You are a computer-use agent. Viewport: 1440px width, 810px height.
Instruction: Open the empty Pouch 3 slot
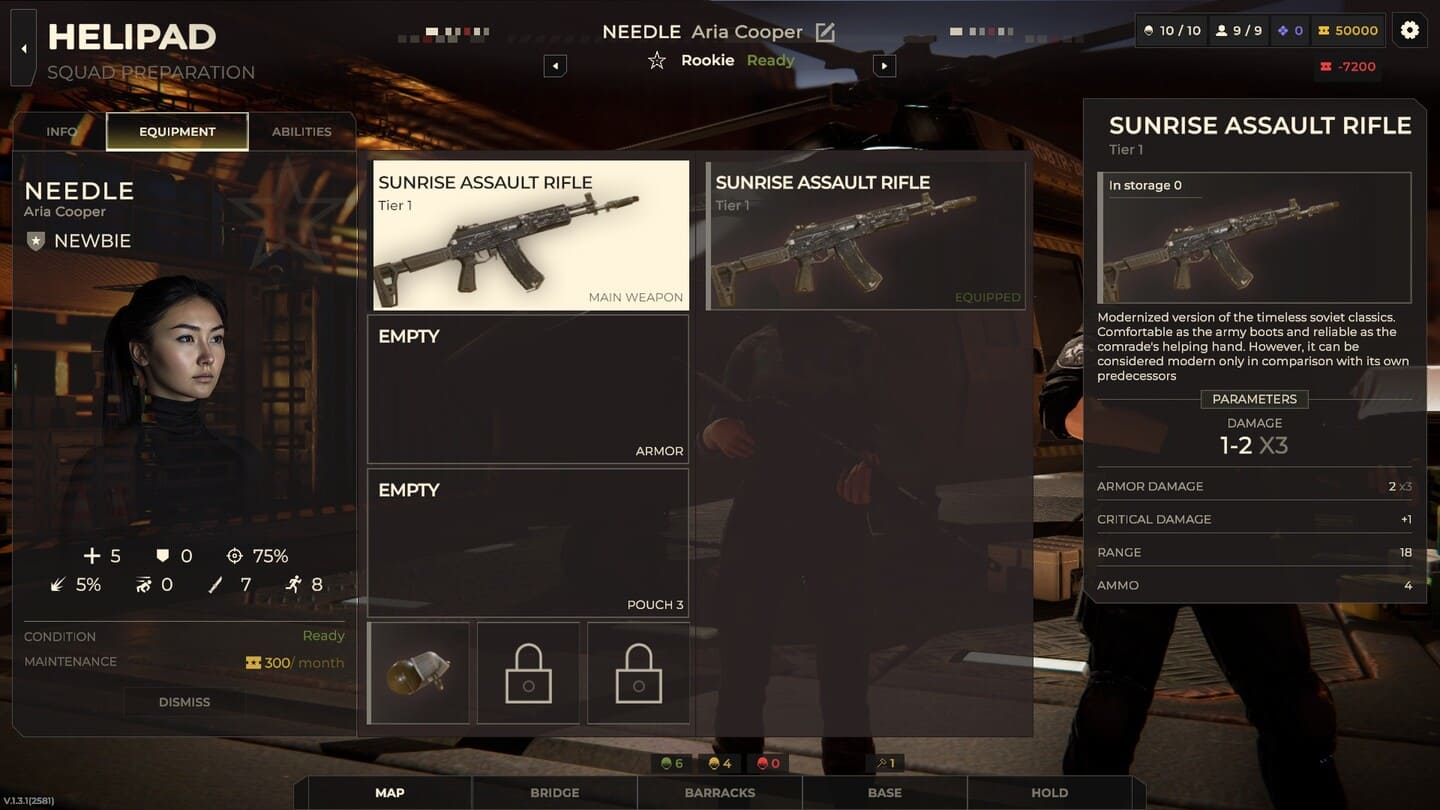528,543
